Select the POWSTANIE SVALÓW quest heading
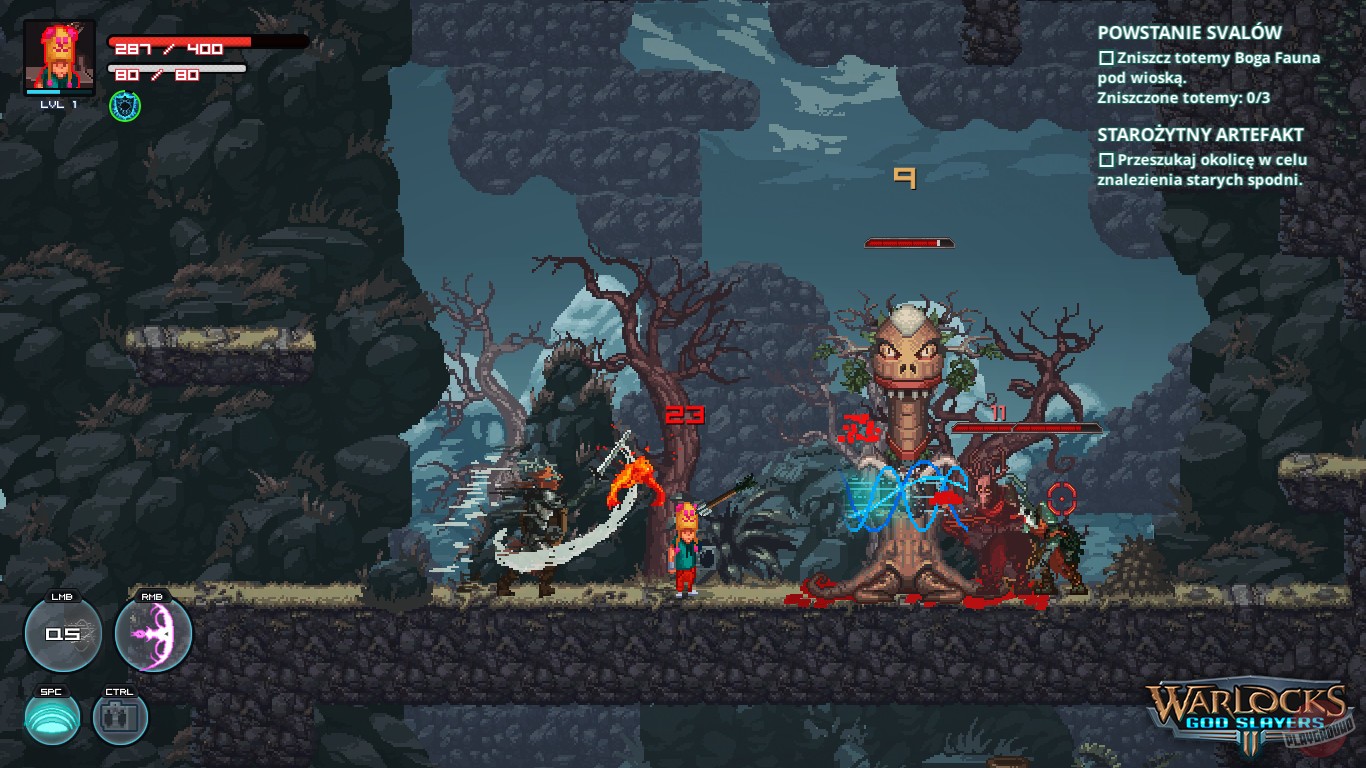Viewport: 1366px width, 768px height. 1190,32
